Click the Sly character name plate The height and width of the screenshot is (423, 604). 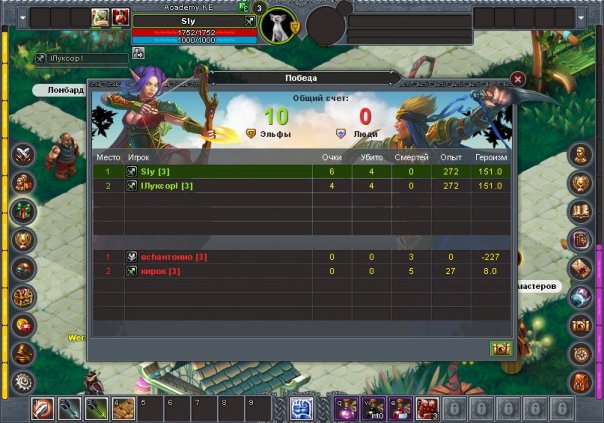tap(190, 20)
